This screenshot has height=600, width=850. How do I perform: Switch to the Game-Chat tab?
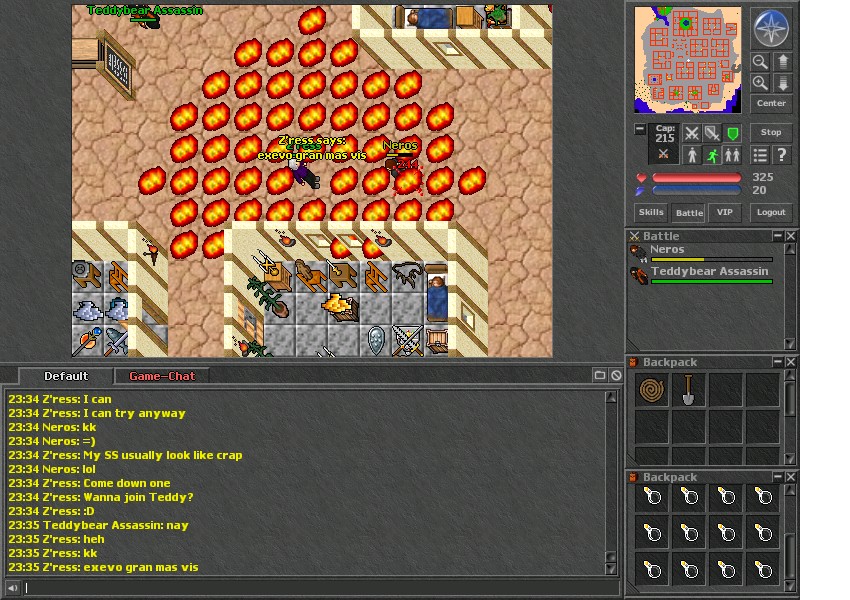tap(162, 376)
